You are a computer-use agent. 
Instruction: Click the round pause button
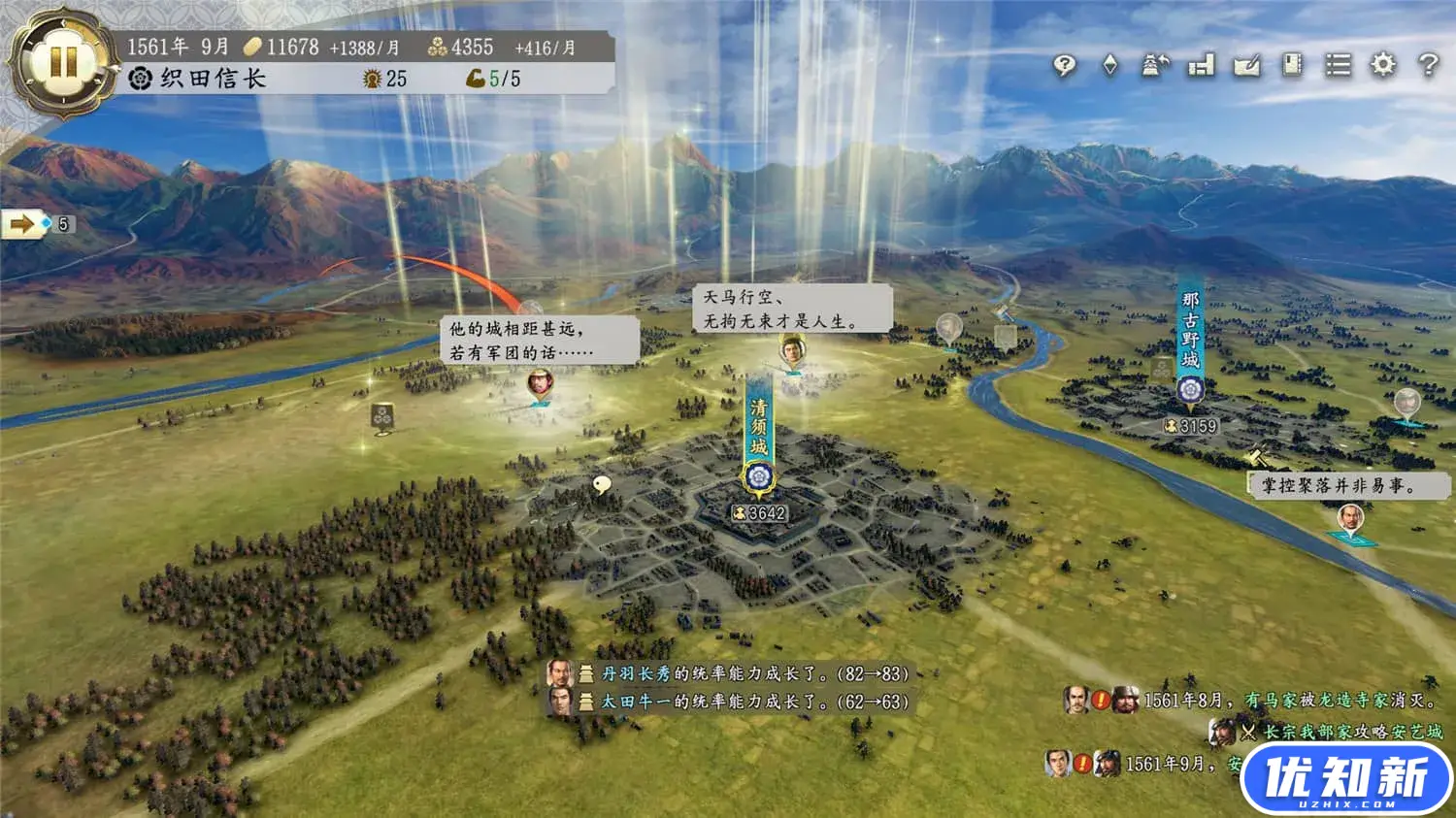pos(63,63)
